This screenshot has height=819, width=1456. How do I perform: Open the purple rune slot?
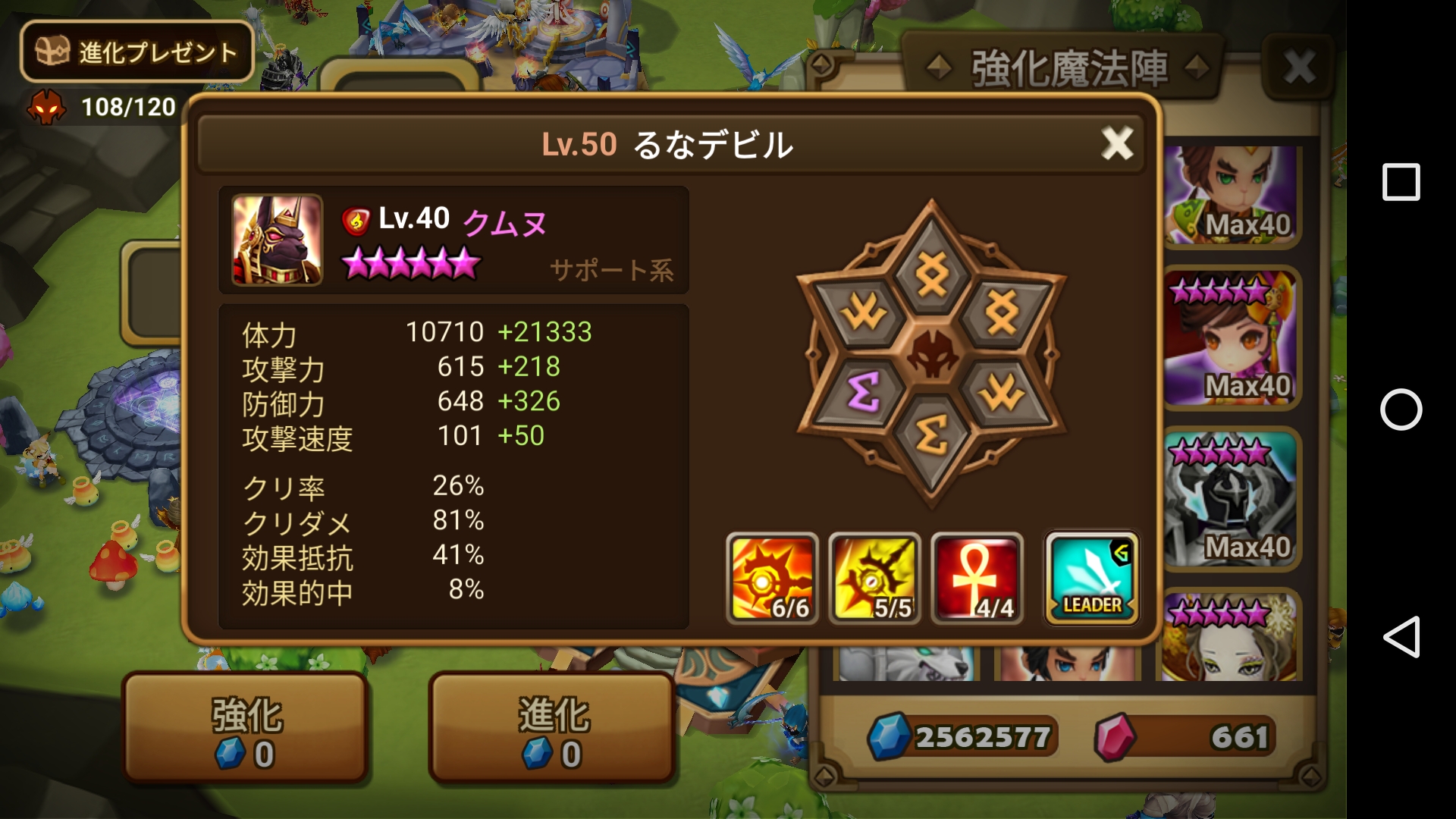(x=864, y=391)
